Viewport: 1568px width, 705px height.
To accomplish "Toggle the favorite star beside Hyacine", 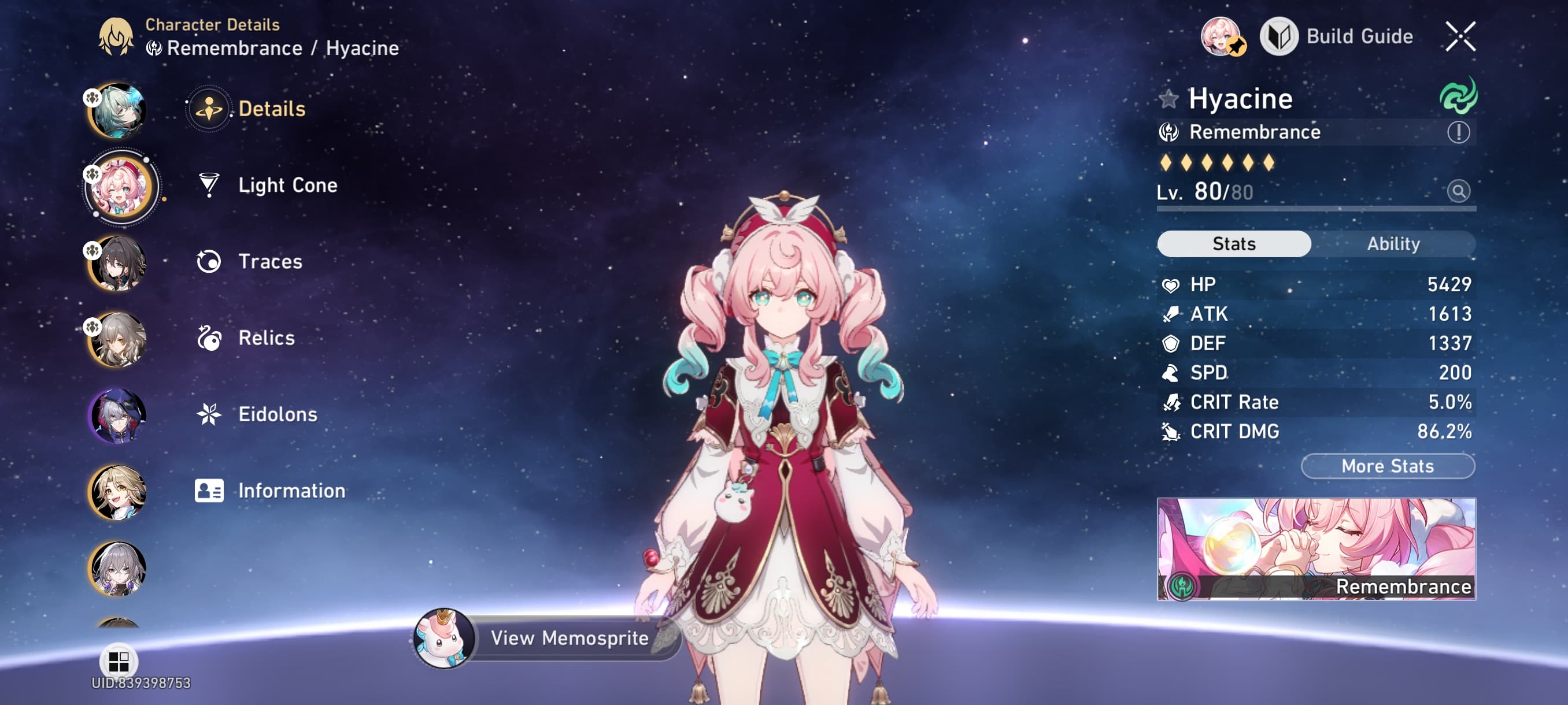I will coord(1169,99).
